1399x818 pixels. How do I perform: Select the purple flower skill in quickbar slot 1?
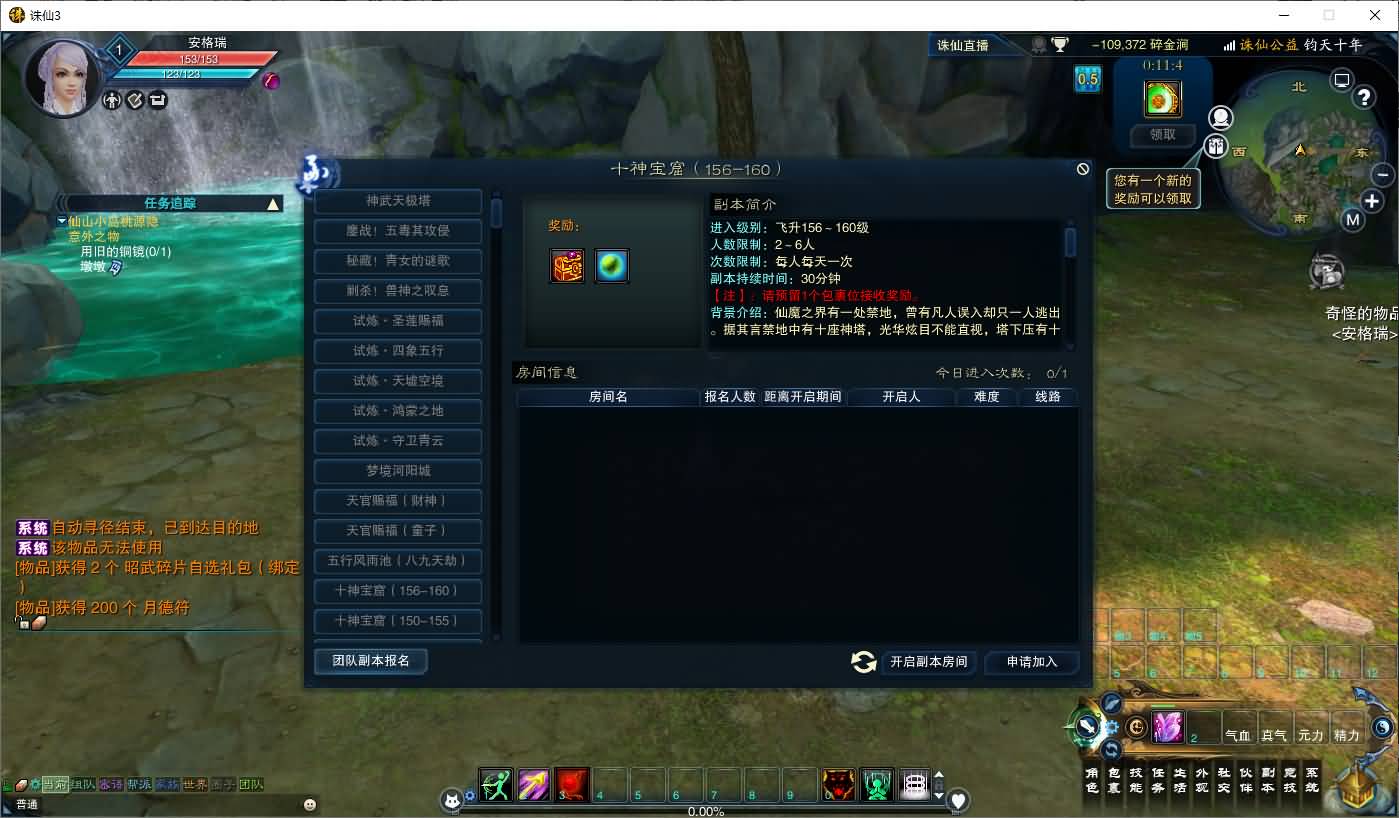click(1170, 728)
